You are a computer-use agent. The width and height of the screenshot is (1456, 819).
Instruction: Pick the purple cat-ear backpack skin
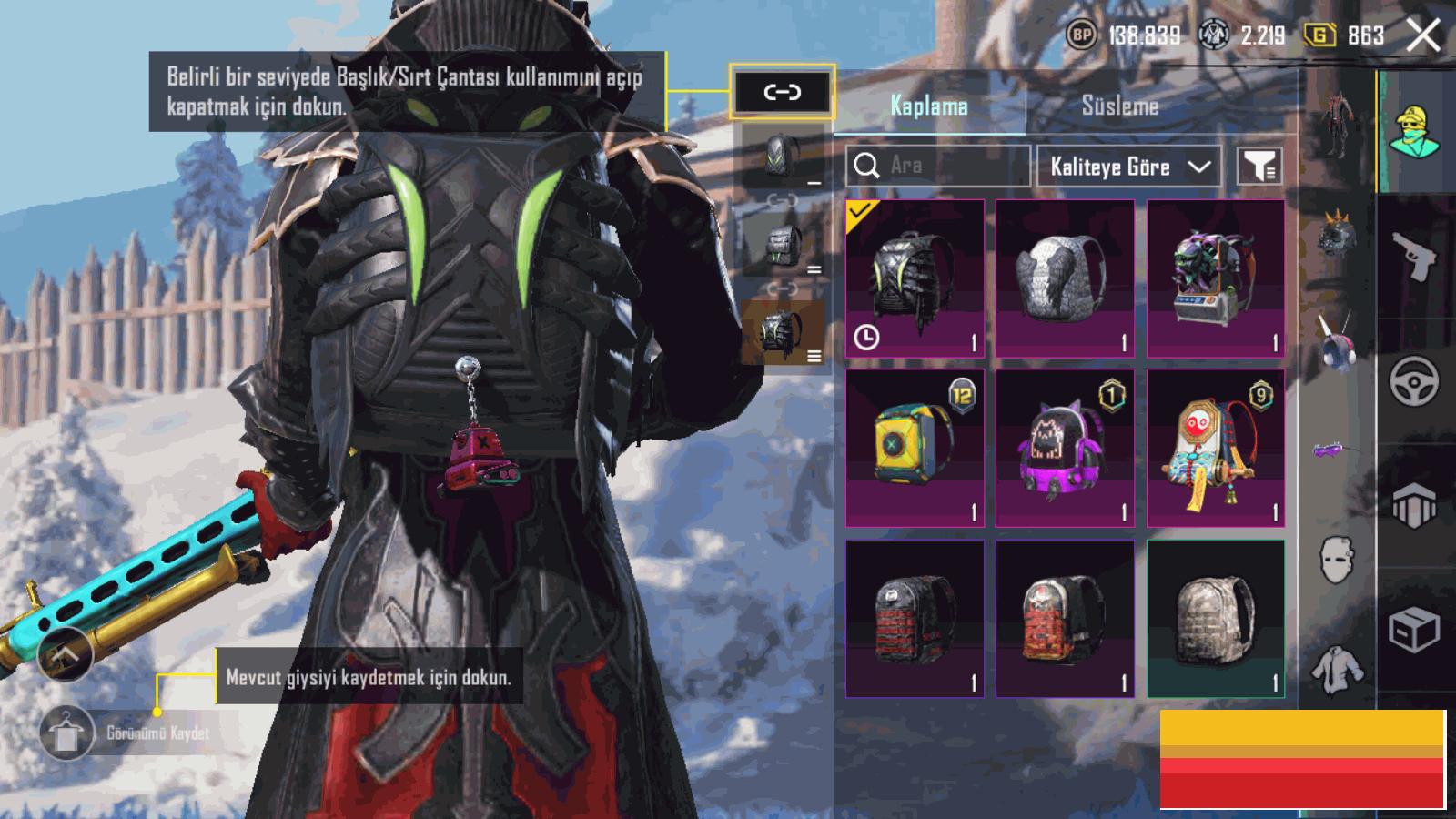(x=1065, y=448)
